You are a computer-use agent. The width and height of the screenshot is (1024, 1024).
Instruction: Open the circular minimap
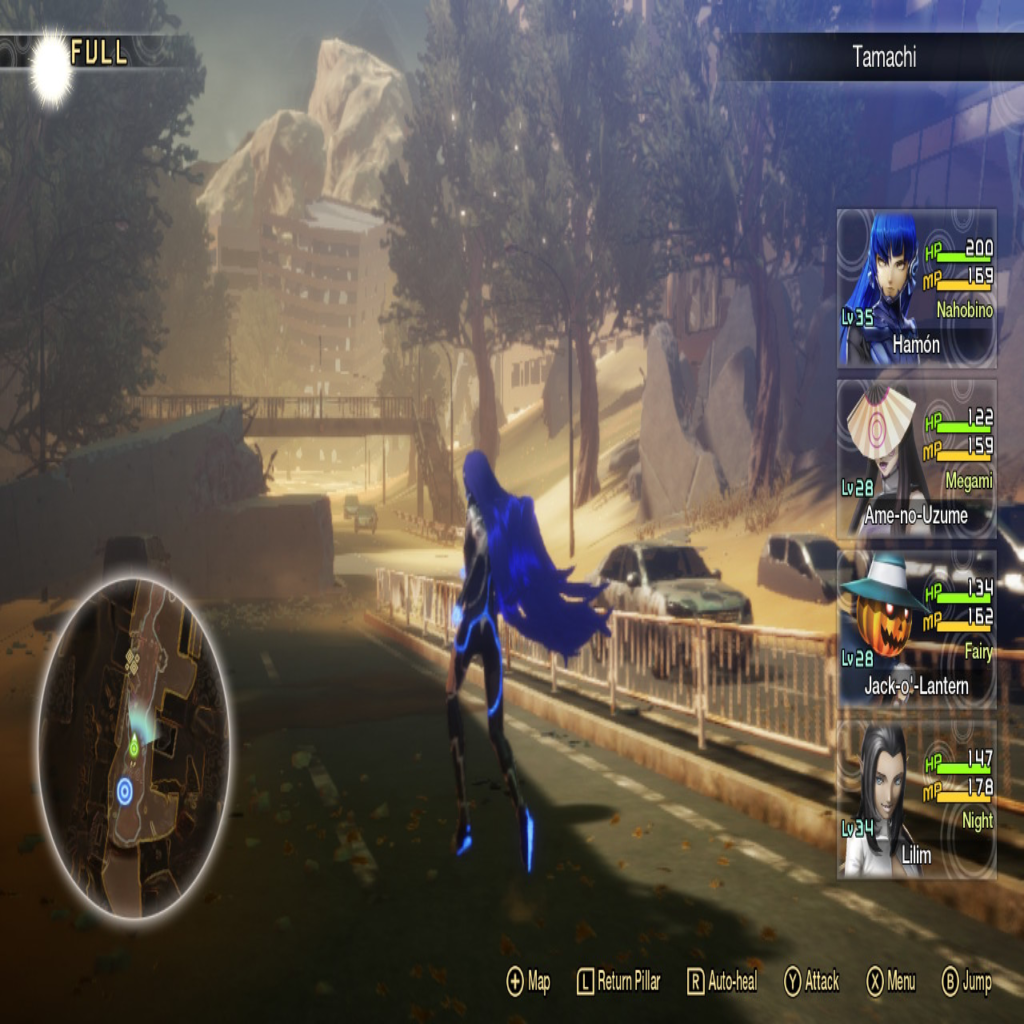[134, 747]
